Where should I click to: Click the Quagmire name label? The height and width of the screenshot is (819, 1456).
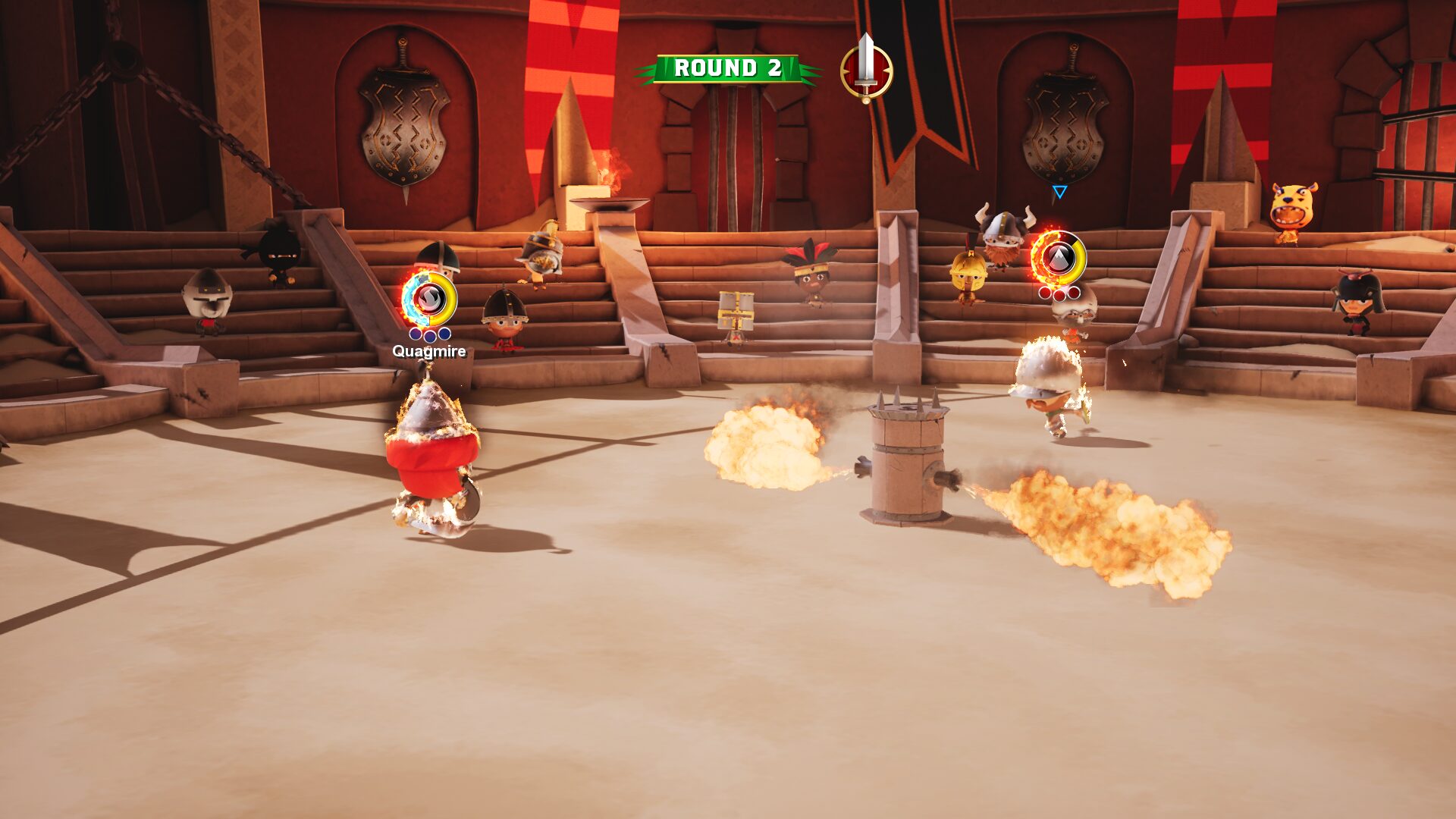(x=428, y=353)
